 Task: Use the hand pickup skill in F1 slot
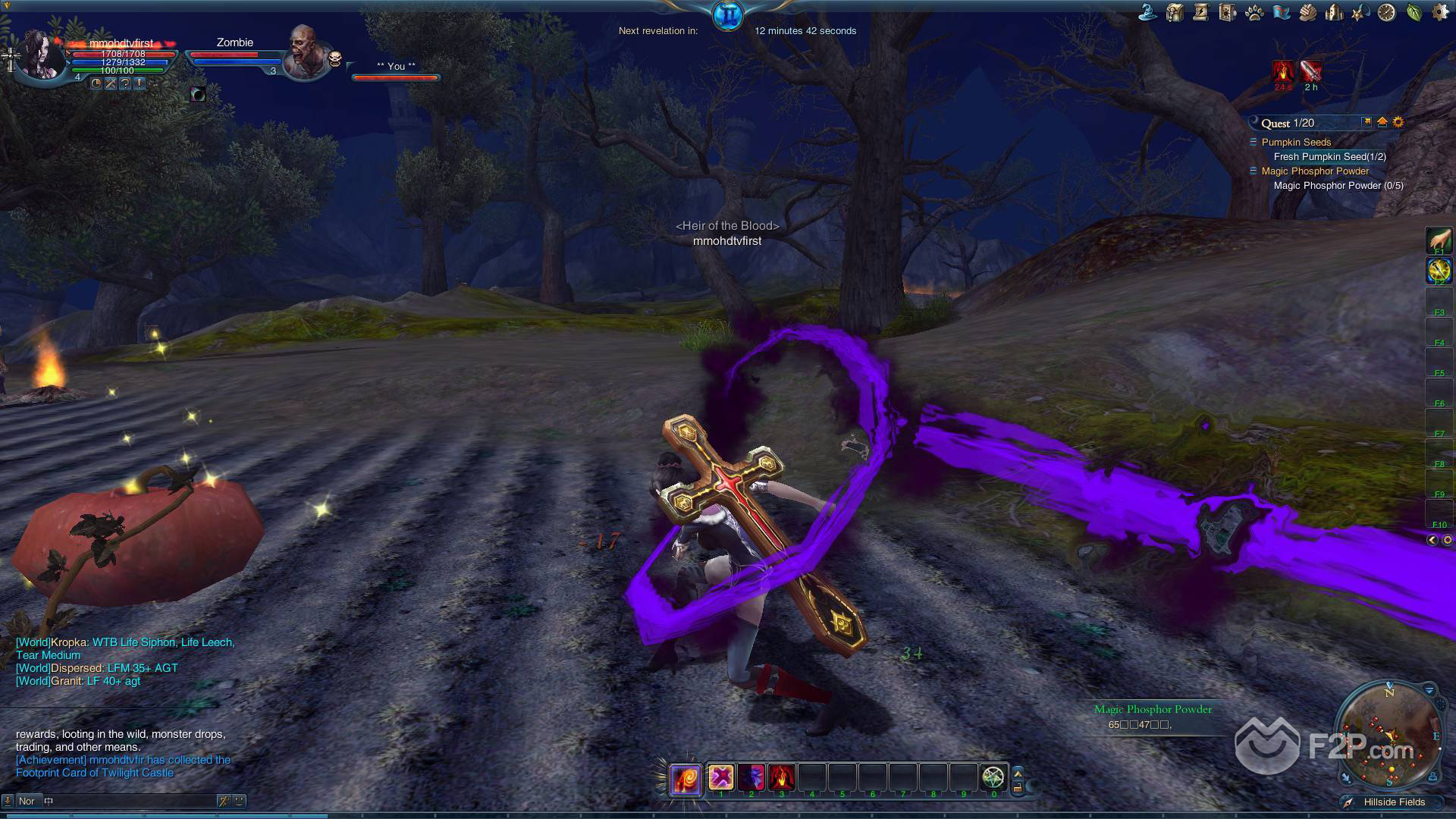(x=1439, y=241)
